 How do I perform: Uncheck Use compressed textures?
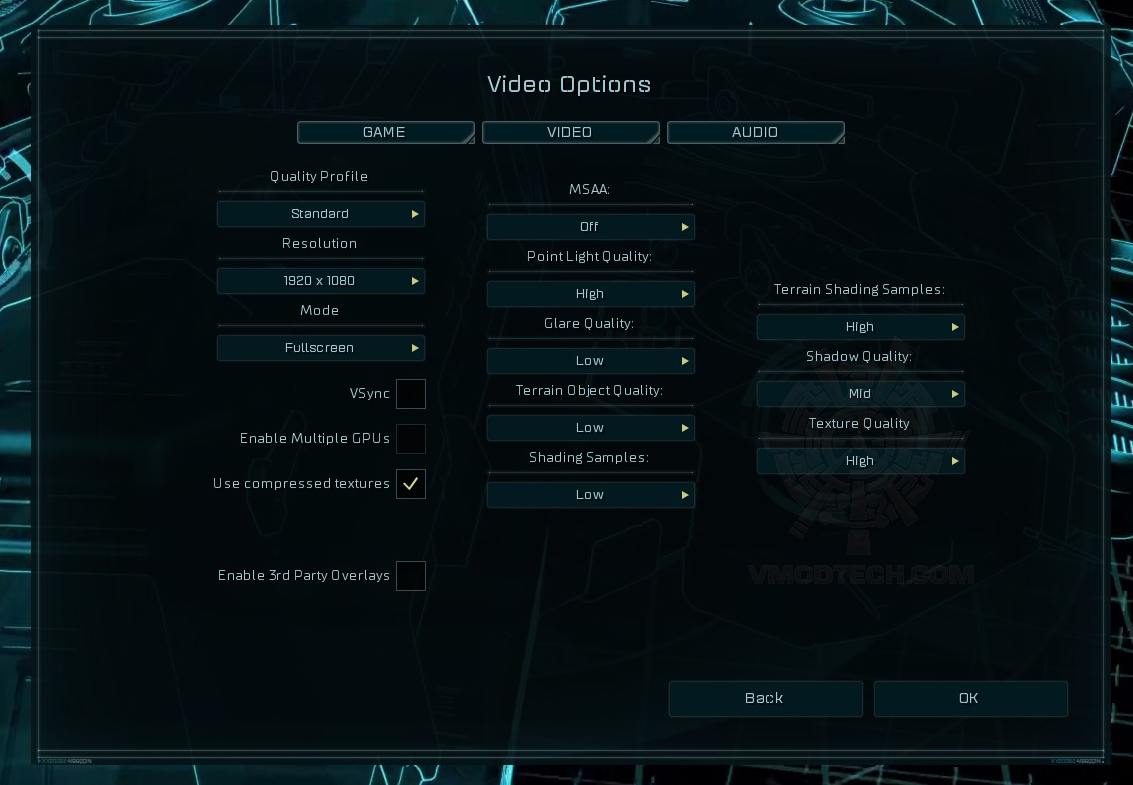[411, 484]
